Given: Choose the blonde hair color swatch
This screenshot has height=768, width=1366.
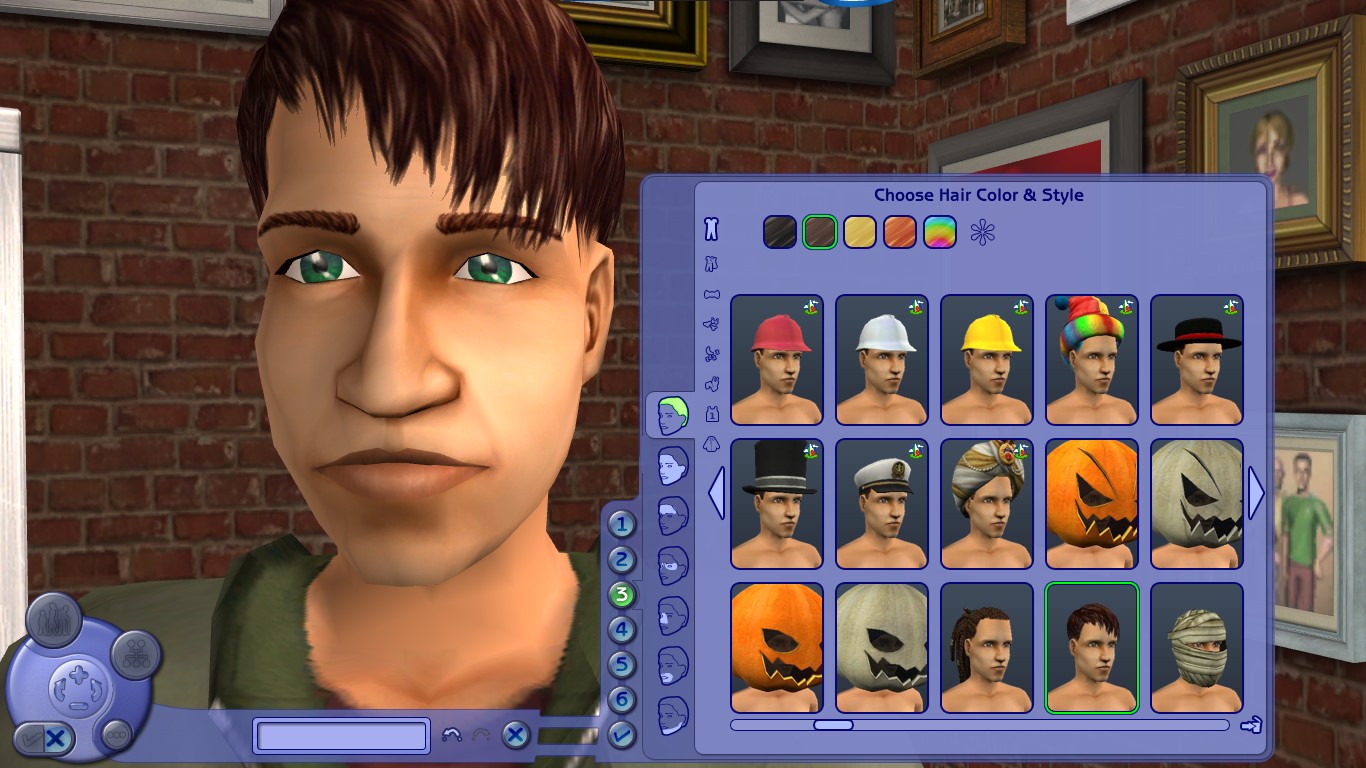Looking at the screenshot, I should point(860,232).
